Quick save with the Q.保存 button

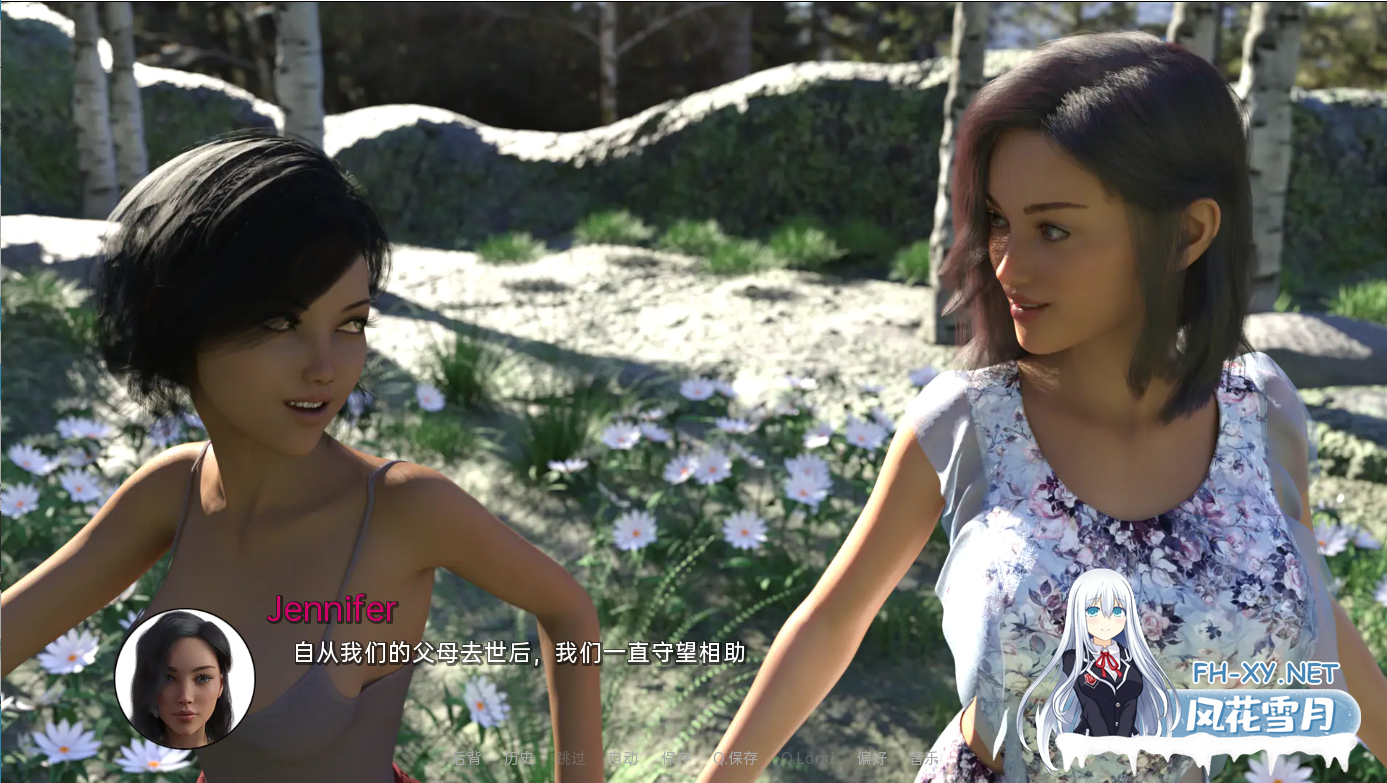(735, 758)
